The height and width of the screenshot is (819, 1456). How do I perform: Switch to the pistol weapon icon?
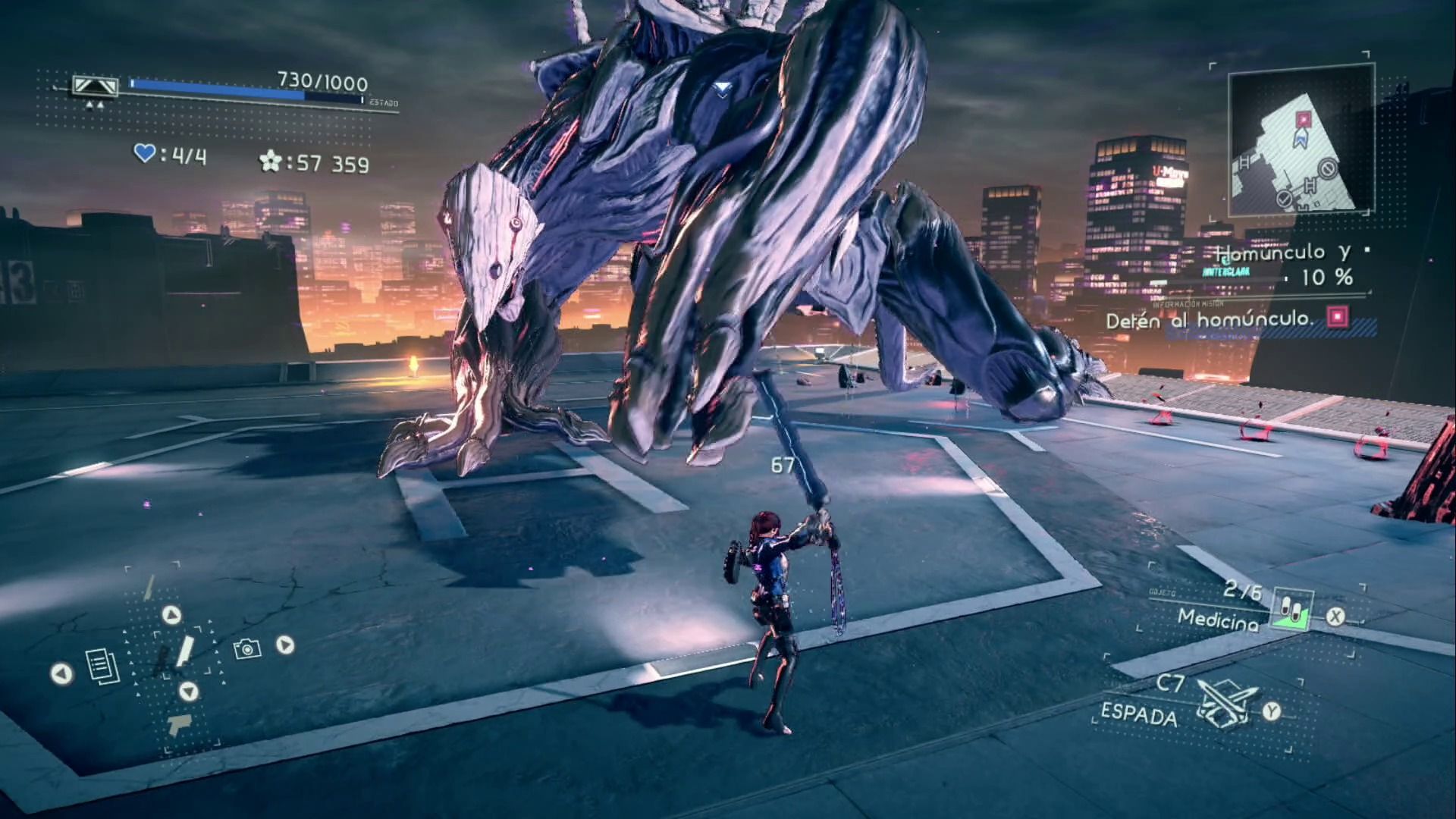pos(180,724)
